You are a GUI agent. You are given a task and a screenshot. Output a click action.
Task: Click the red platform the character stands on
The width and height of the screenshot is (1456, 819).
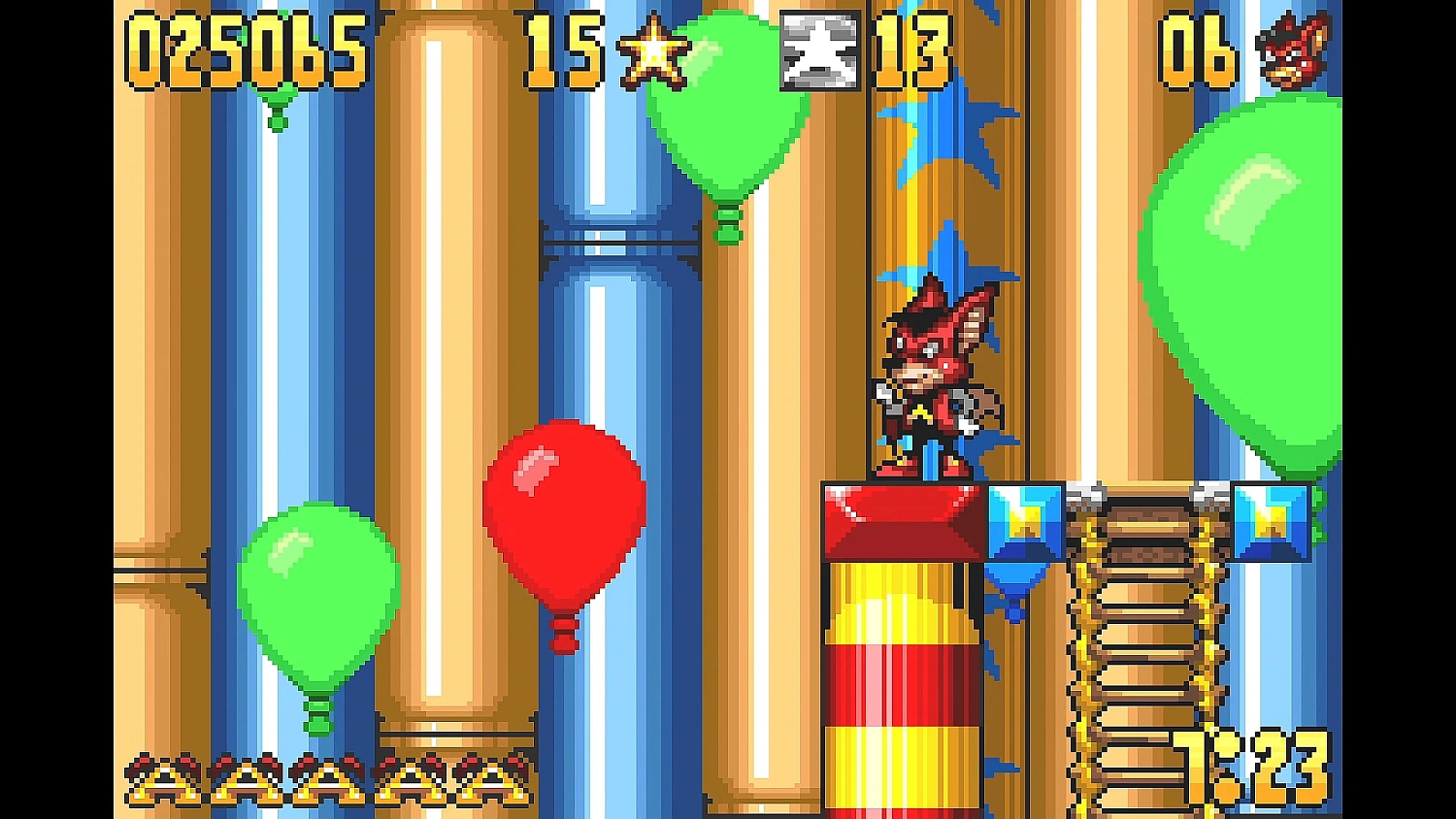(903, 519)
